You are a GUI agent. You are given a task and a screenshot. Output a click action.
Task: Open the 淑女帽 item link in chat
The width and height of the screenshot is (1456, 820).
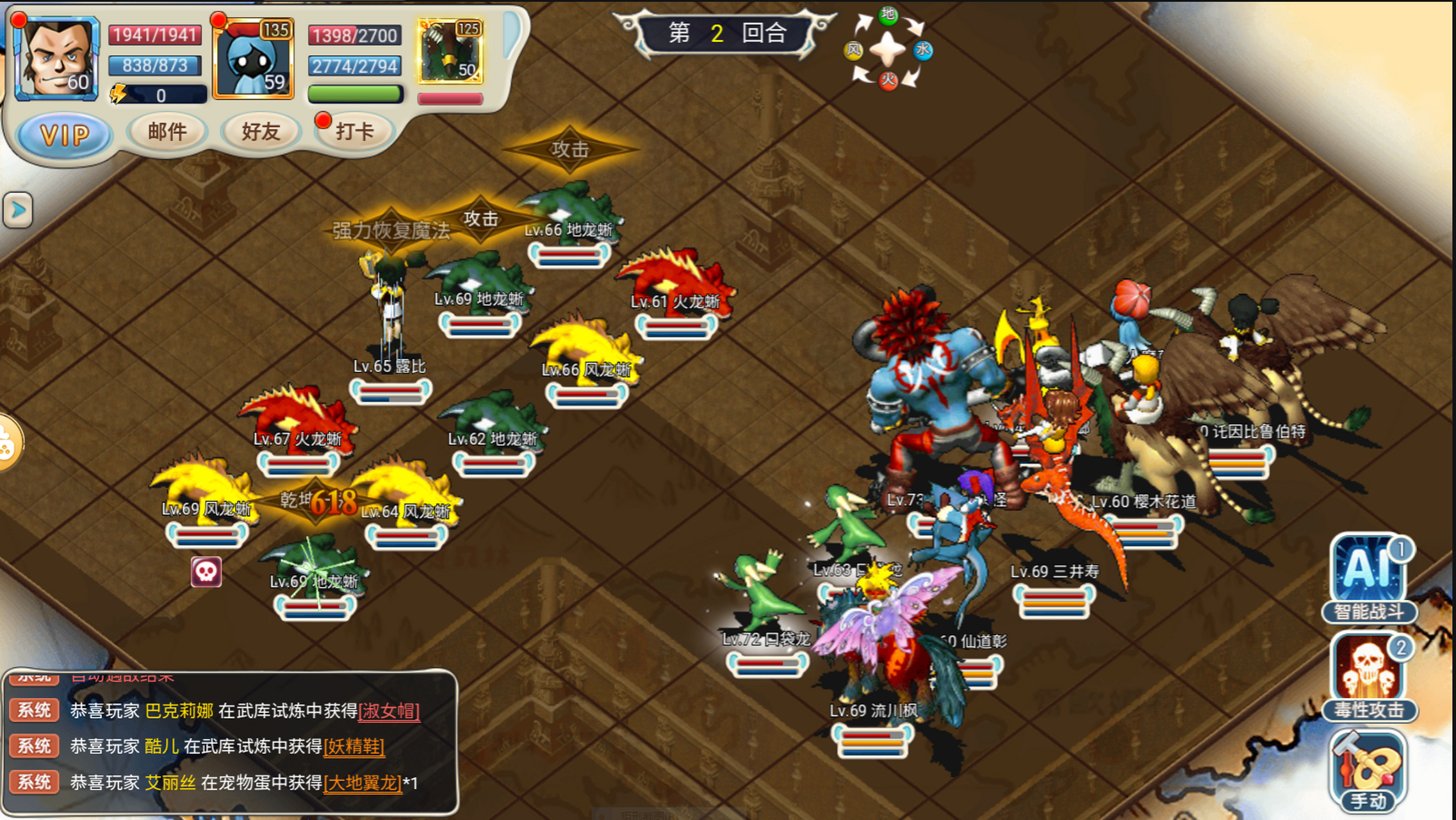(389, 710)
